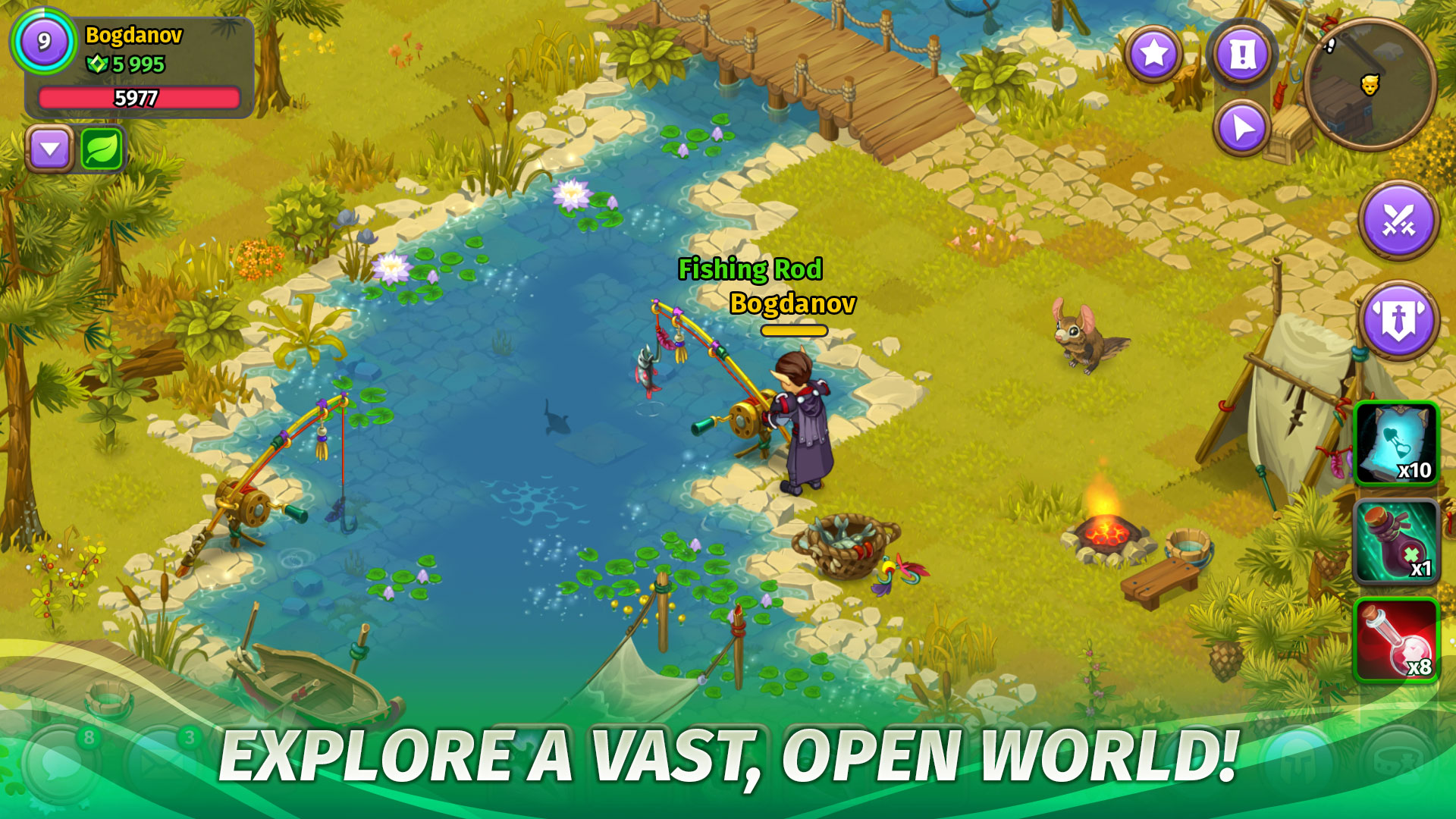Expand the player panel via downward arrow
This screenshot has width=1456, height=819.
coord(49,147)
